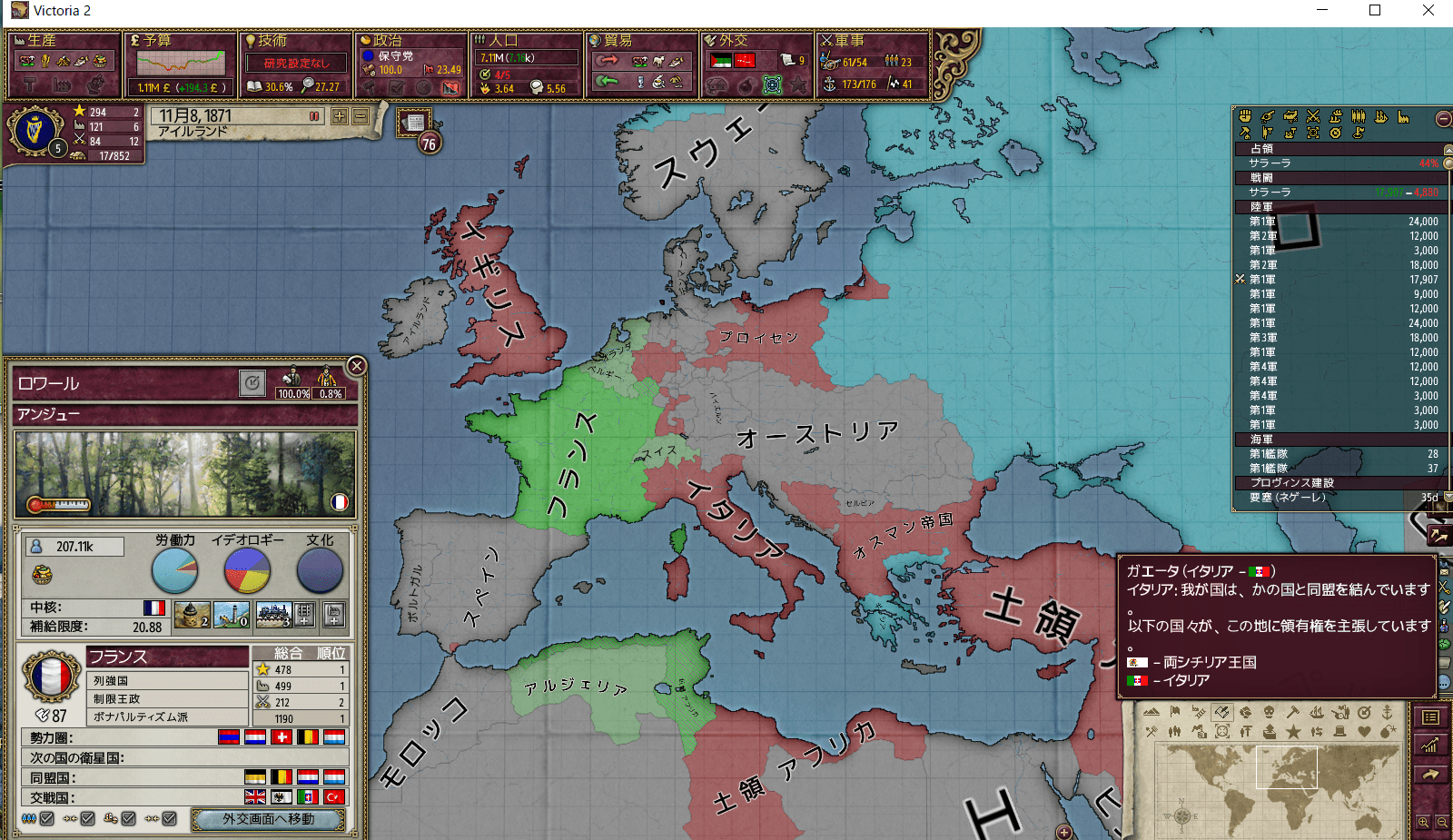The height and width of the screenshot is (840, 1453).
Task: Click the magnifier zoom icon beside the minimap
Action: click(x=1424, y=821)
